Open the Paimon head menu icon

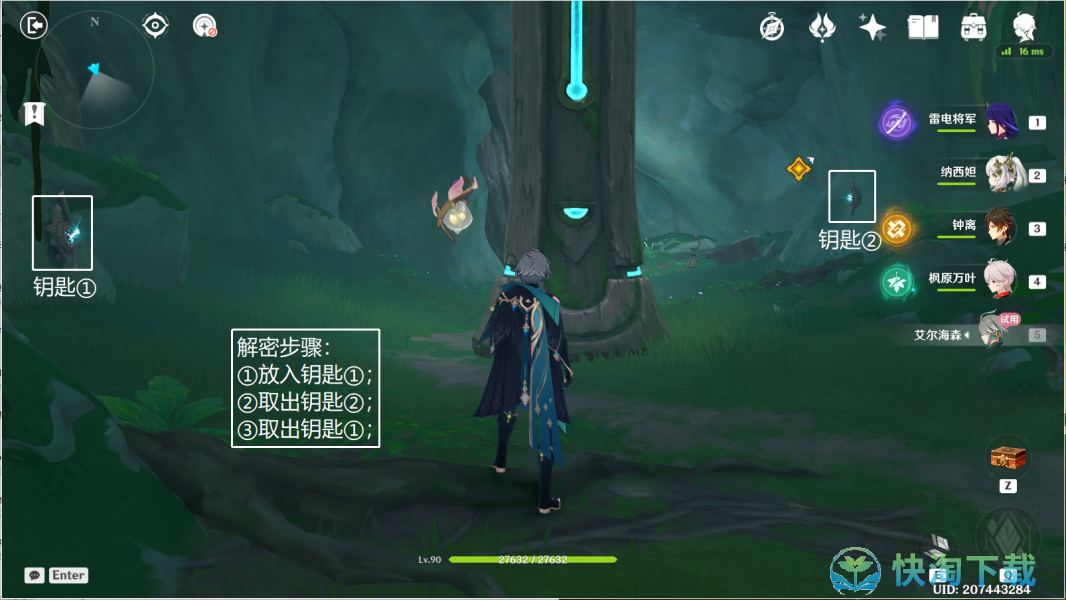[x=1024, y=25]
